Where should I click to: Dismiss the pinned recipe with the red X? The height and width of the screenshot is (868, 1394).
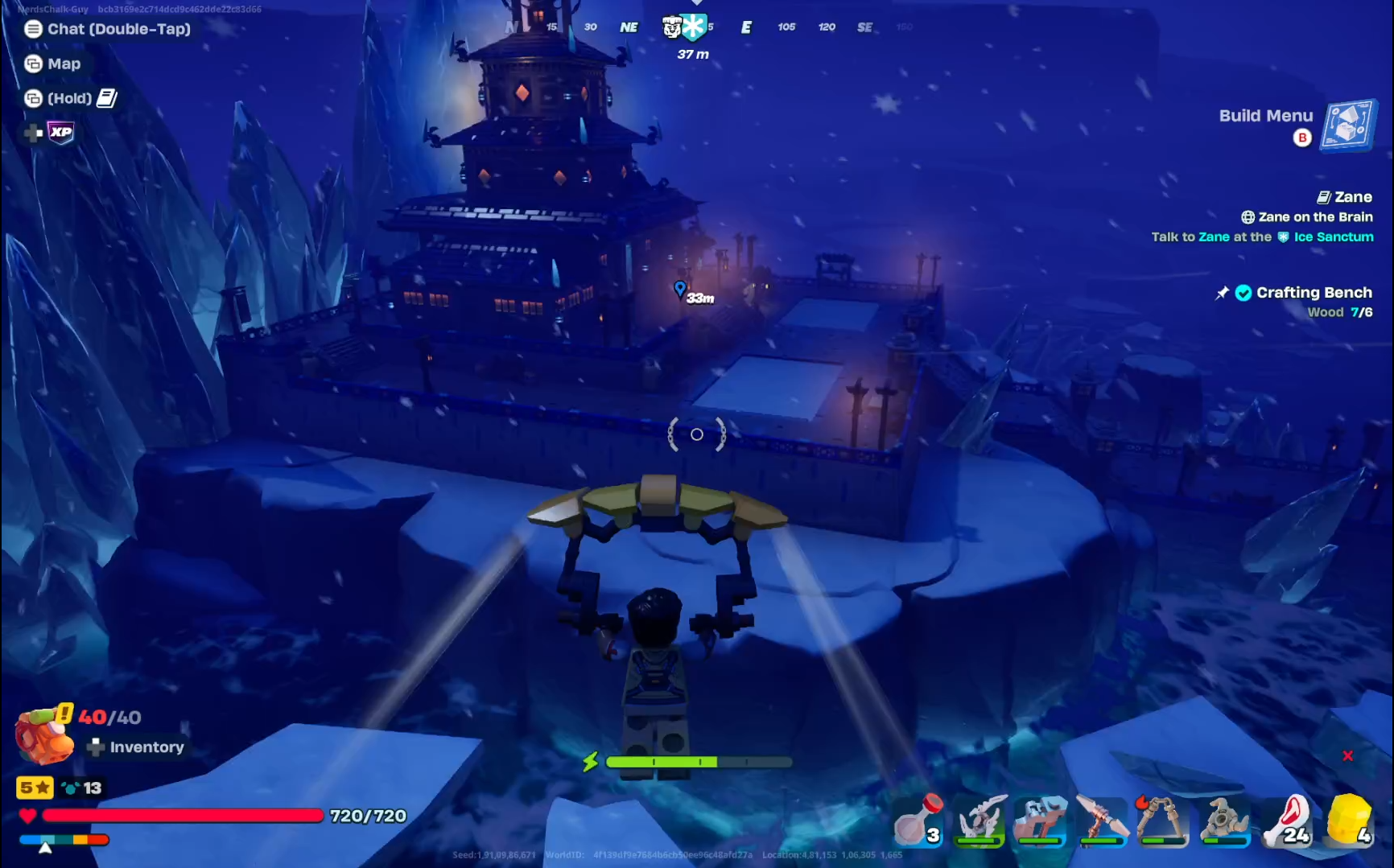[x=1347, y=755]
